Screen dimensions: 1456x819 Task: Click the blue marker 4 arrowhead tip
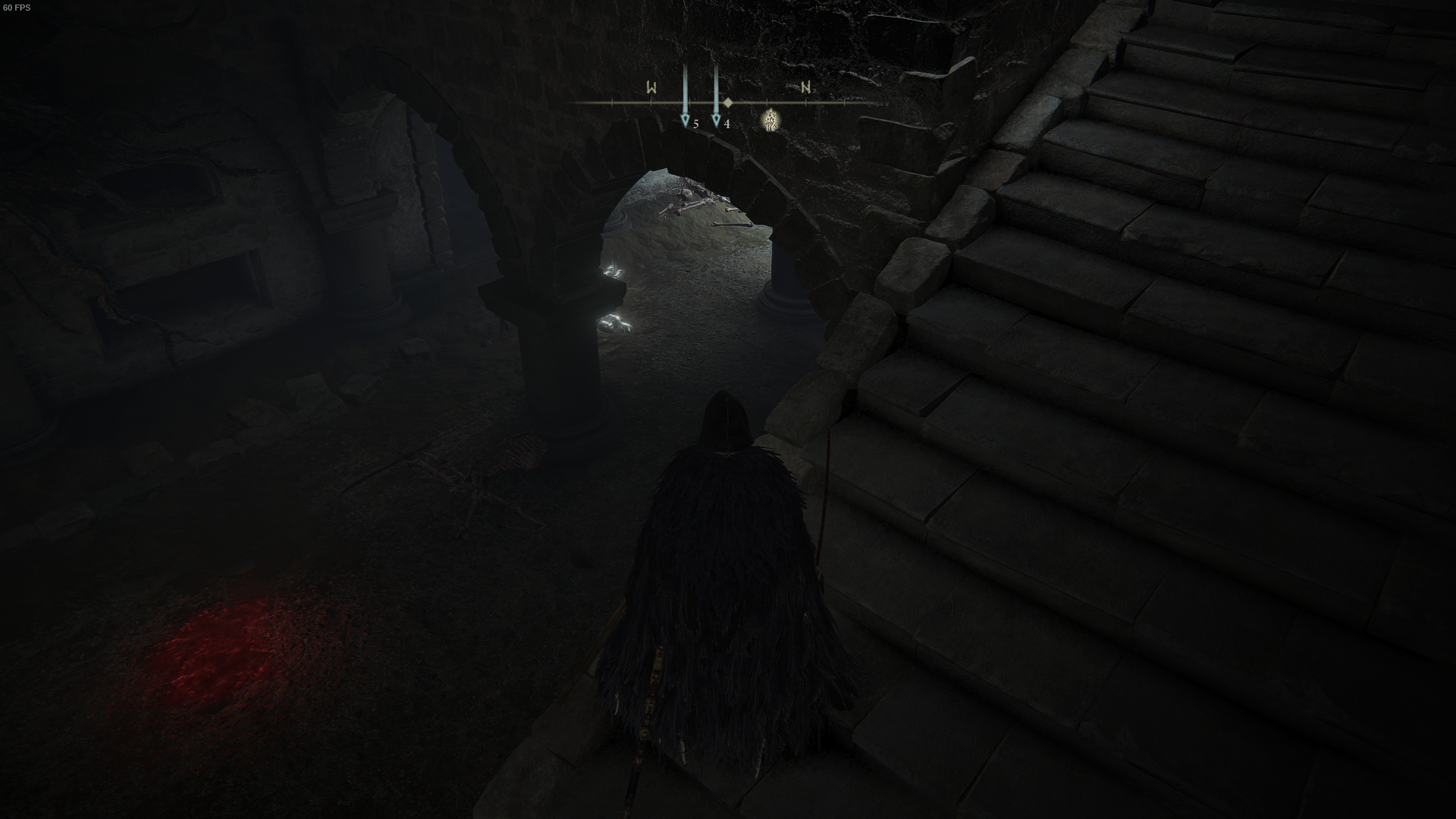(717, 129)
